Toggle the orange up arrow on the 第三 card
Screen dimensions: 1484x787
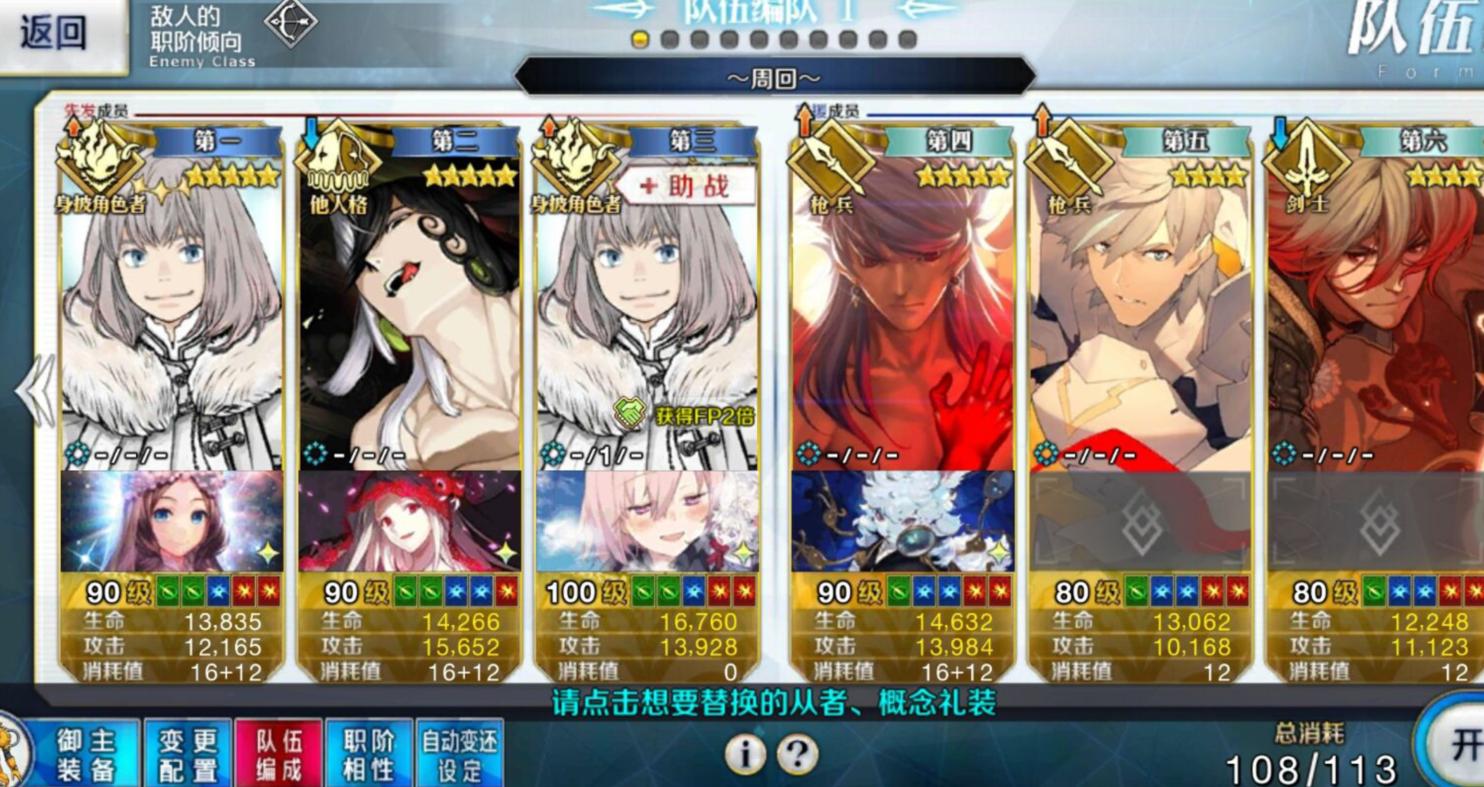click(546, 130)
